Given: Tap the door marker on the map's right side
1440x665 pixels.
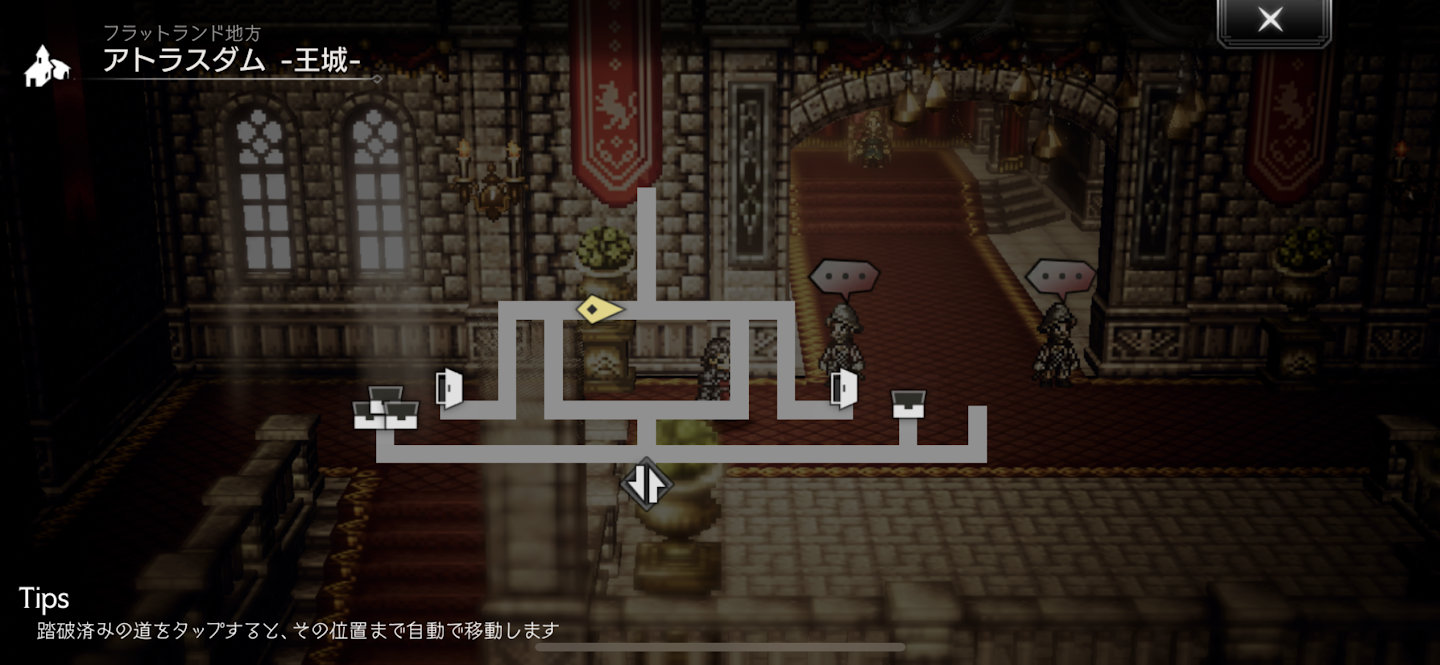Looking at the screenshot, I should click(844, 388).
